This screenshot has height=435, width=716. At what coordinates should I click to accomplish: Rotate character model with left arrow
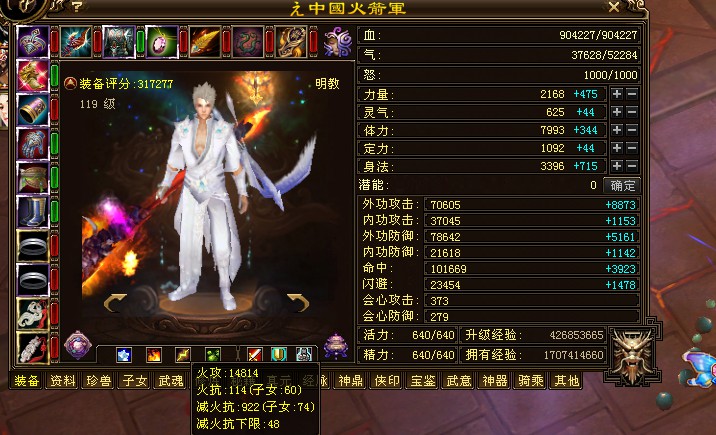click(115, 300)
